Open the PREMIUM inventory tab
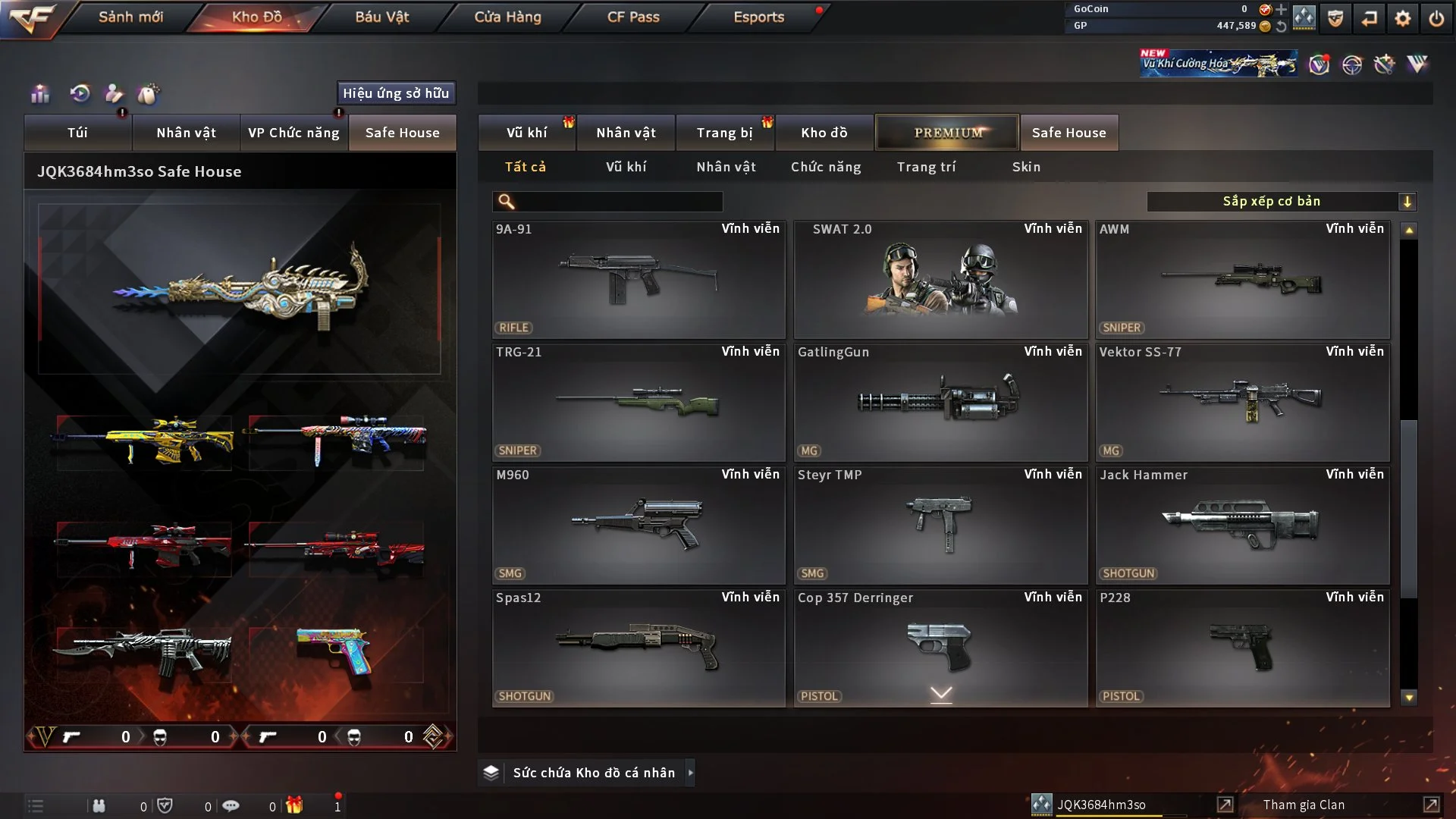The image size is (1456, 819). coord(947,133)
